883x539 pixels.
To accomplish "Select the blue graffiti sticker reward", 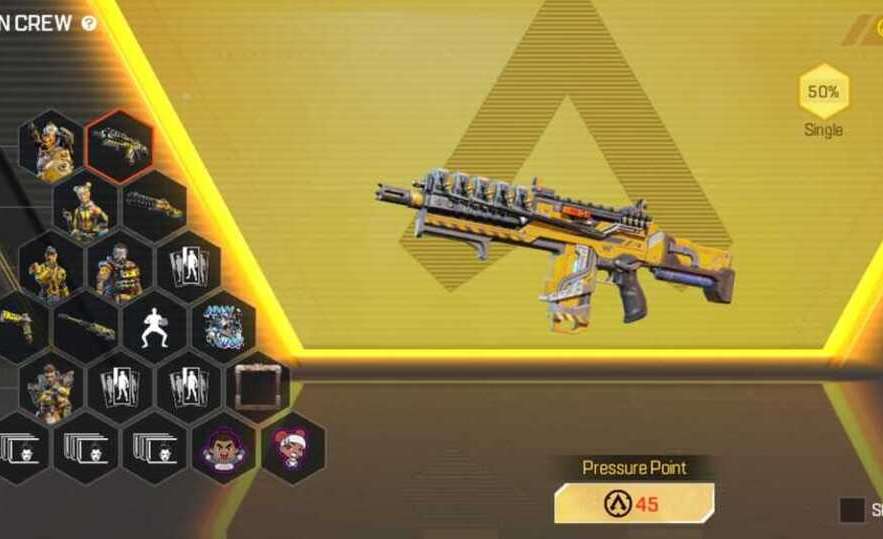I will 222,327.
